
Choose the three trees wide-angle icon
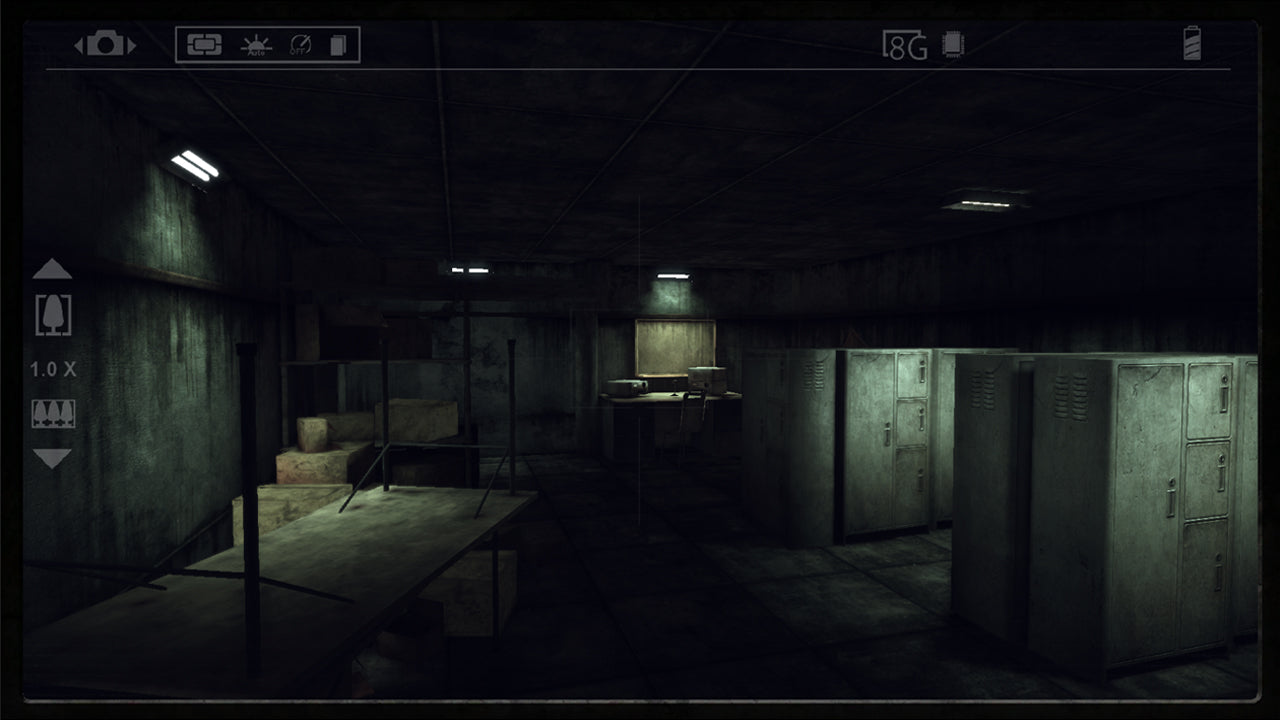coord(52,414)
